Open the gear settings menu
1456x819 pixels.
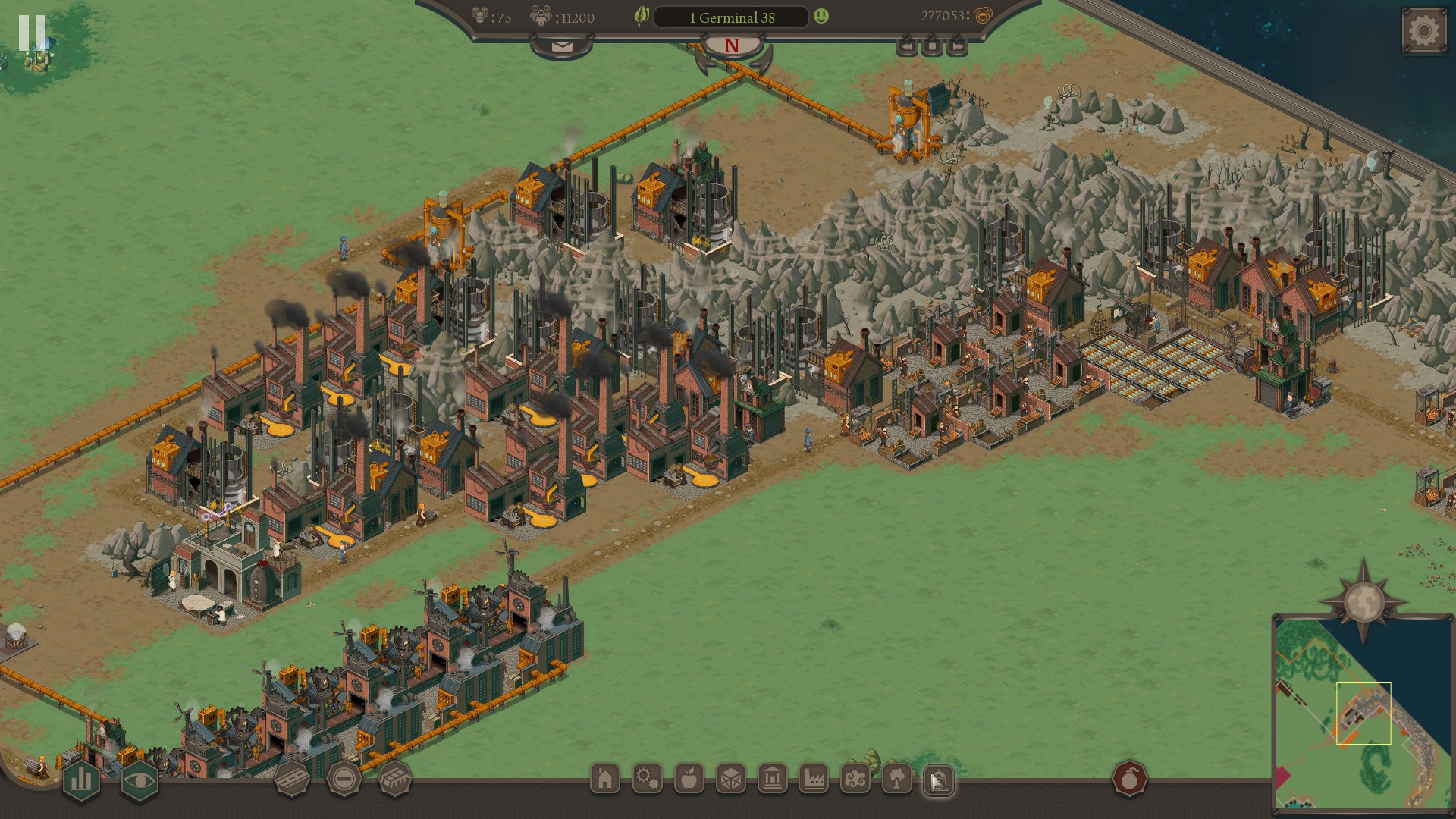tap(1423, 31)
